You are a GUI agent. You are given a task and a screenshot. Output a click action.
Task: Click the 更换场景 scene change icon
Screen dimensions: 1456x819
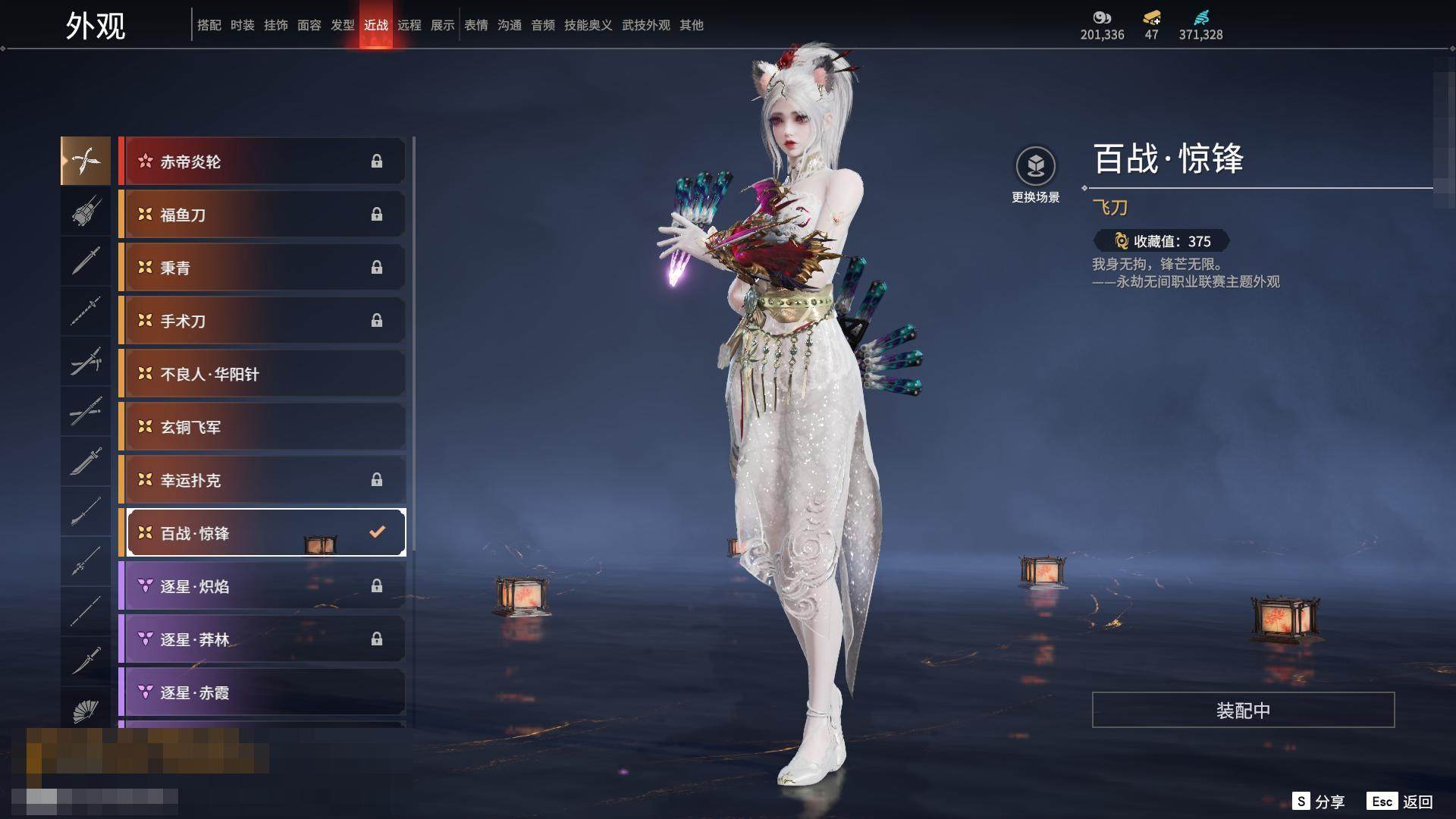(x=1035, y=166)
